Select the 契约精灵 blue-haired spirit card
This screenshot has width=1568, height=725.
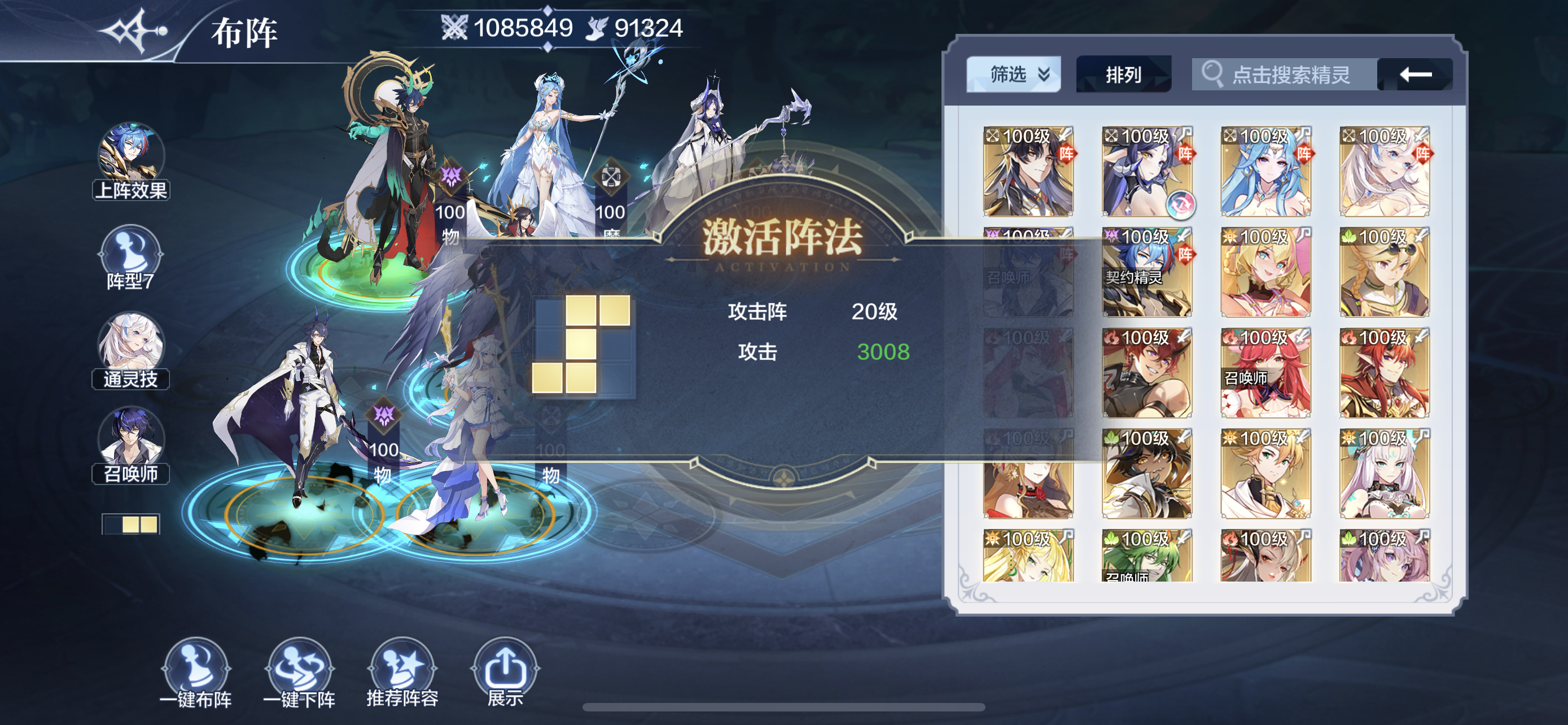pyautogui.click(x=1147, y=272)
